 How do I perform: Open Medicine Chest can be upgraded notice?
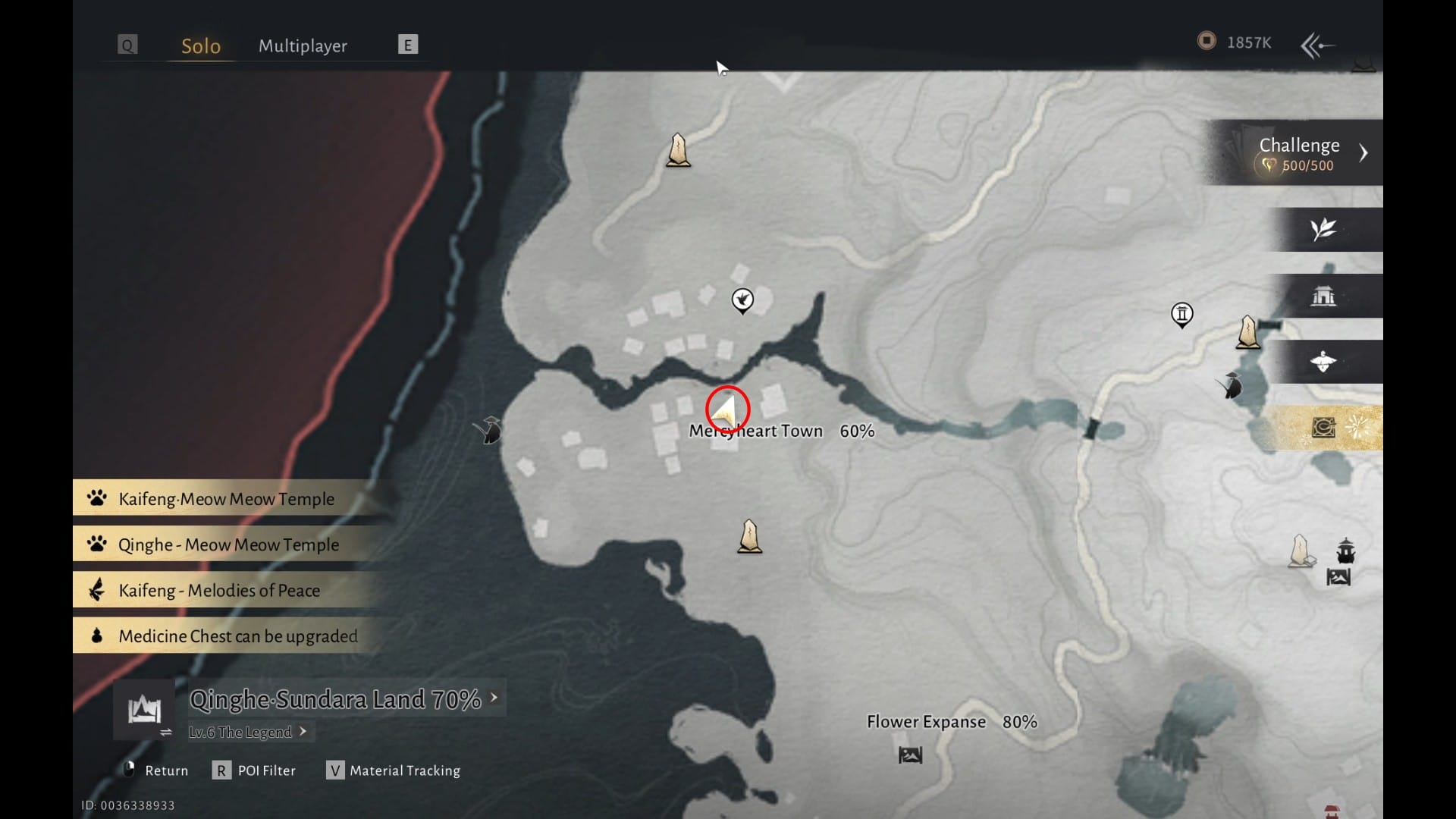click(237, 636)
